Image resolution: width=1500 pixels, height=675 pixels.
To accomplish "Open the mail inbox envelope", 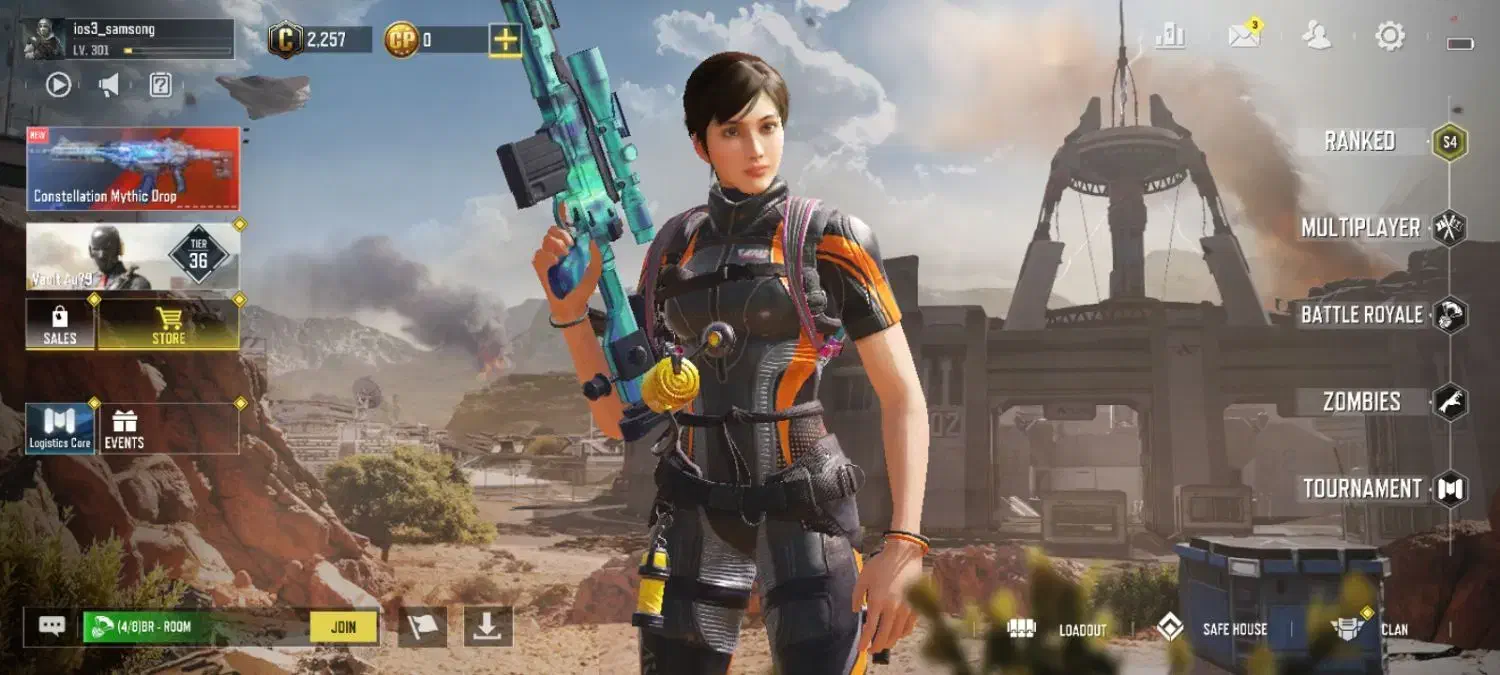I will click(x=1244, y=37).
